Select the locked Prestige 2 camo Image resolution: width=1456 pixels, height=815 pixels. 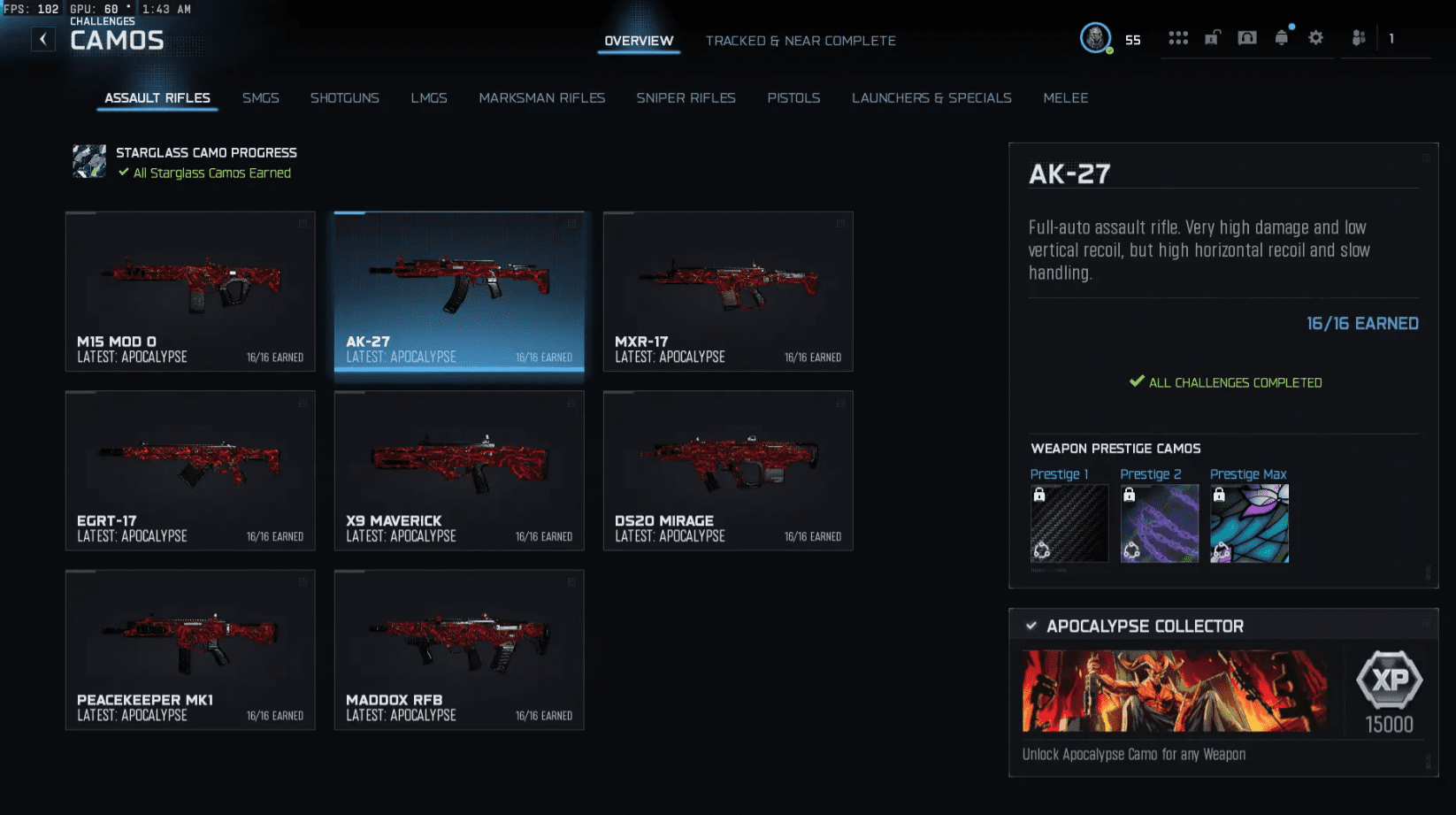[x=1159, y=523]
